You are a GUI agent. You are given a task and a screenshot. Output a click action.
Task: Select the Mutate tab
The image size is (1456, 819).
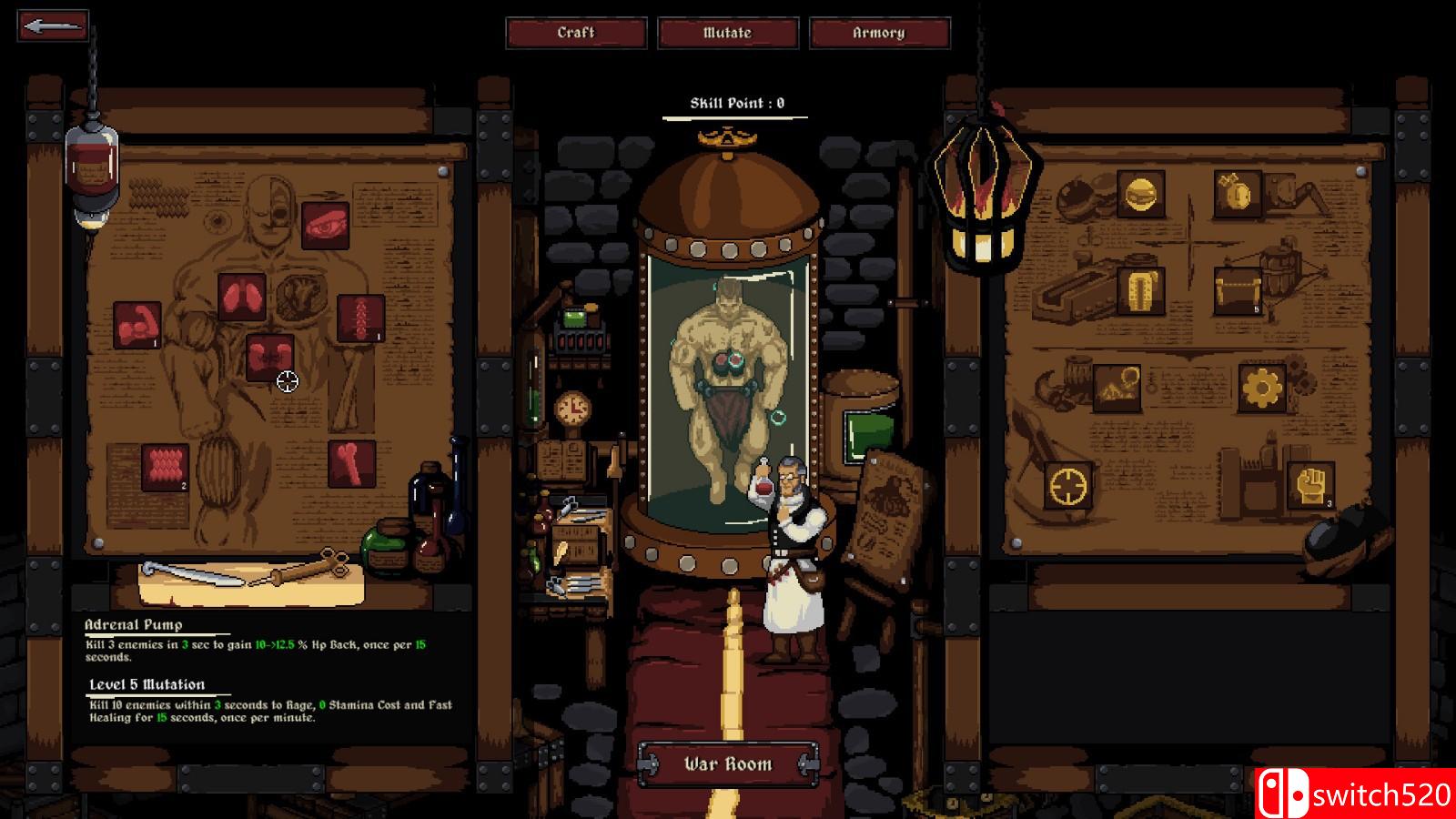coord(728,34)
